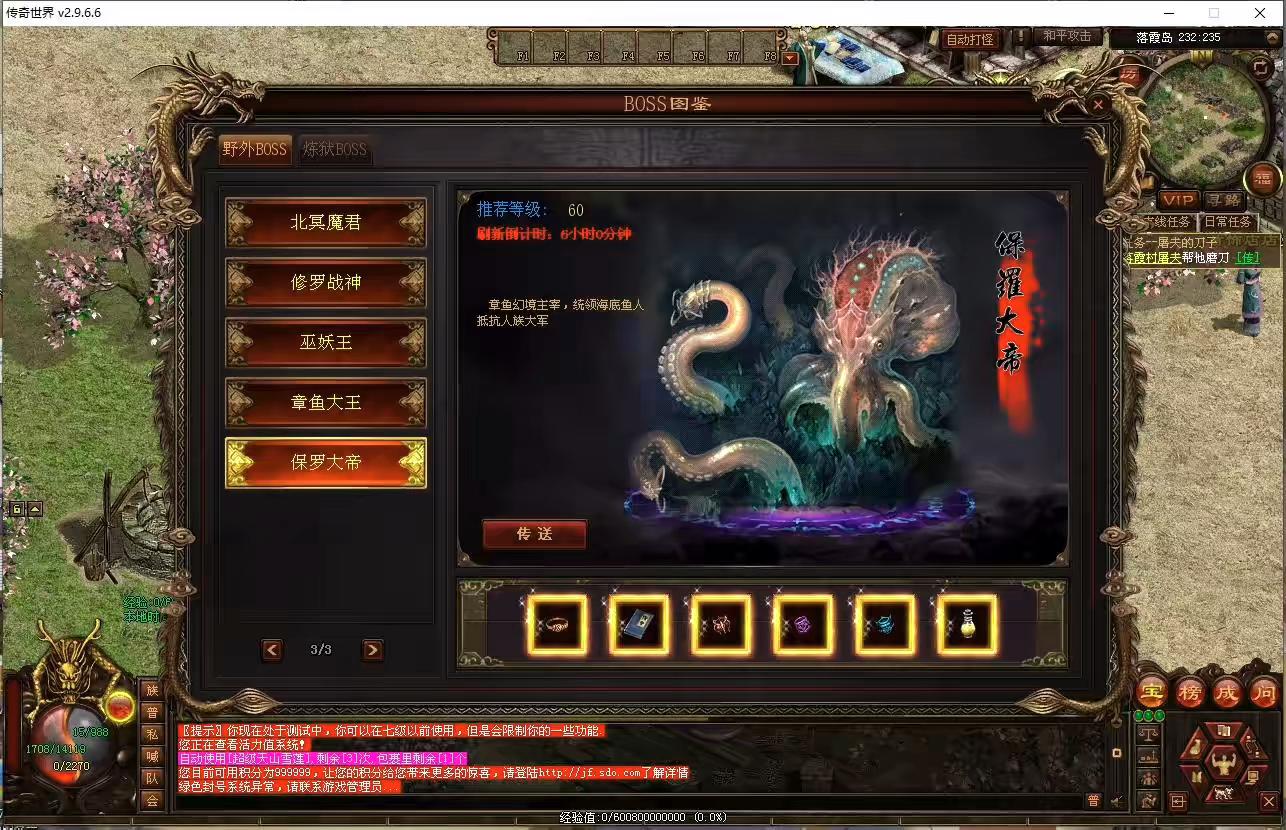Screen dimensions: 1286x830
Task: Click the purple crystal loot icon
Action: tap(801, 625)
